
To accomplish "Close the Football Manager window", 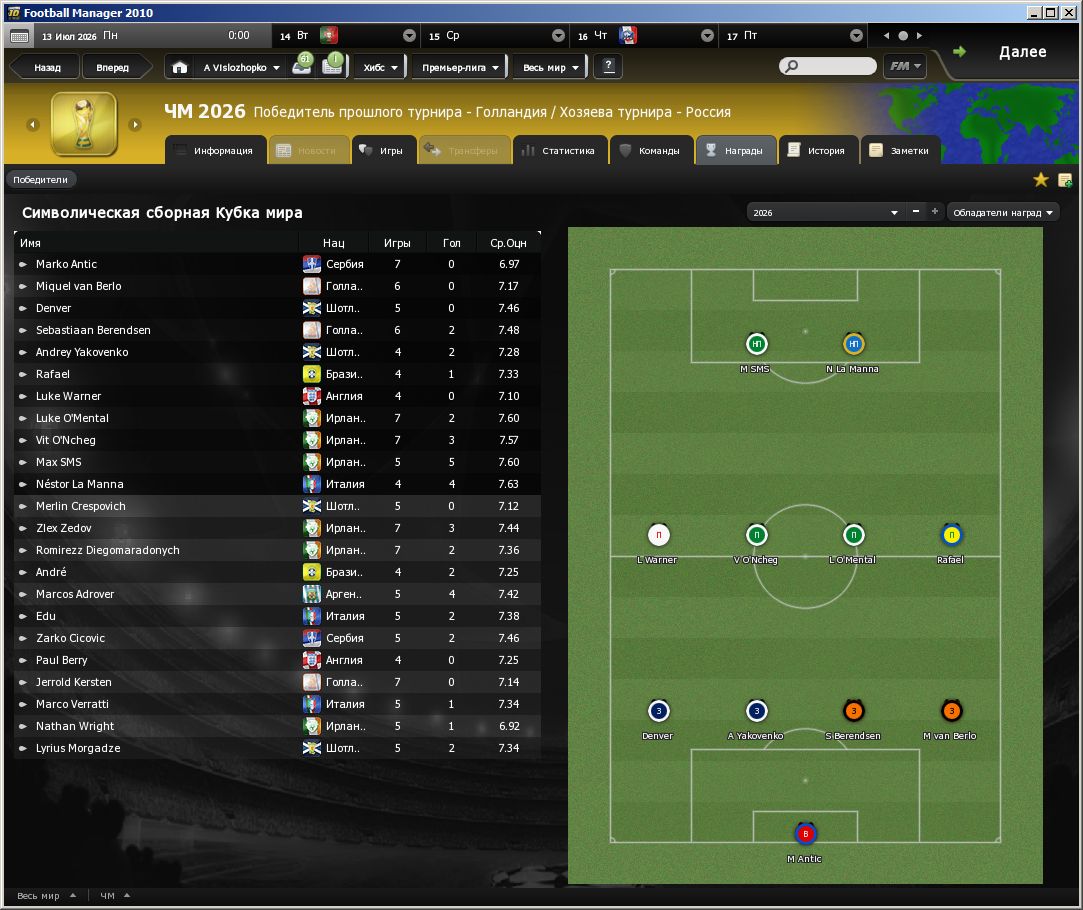I will (1069, 12).
